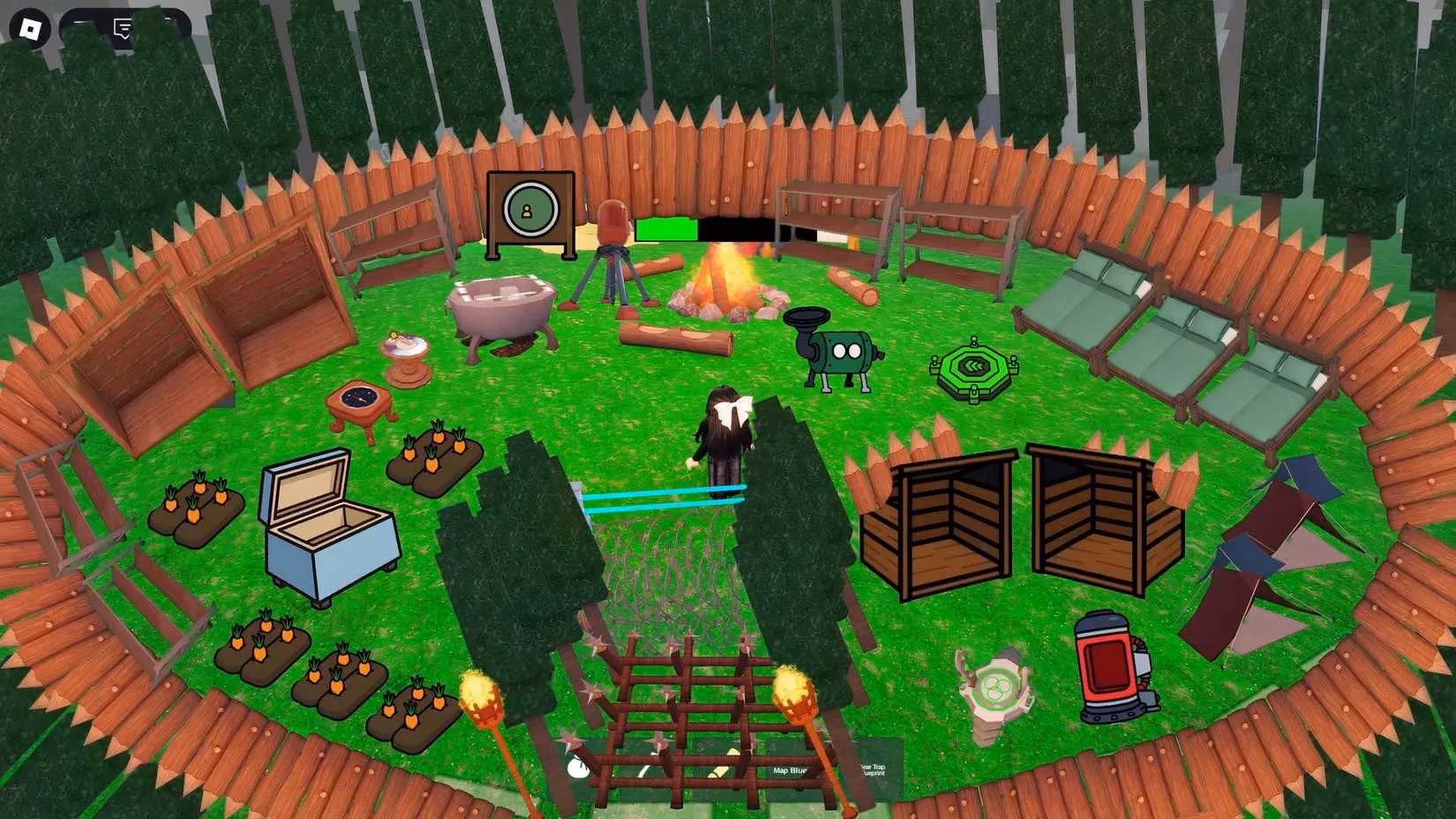Toggle the chat window open
The height and width of the screenshot is (819, 1456).
click(124, 25)
